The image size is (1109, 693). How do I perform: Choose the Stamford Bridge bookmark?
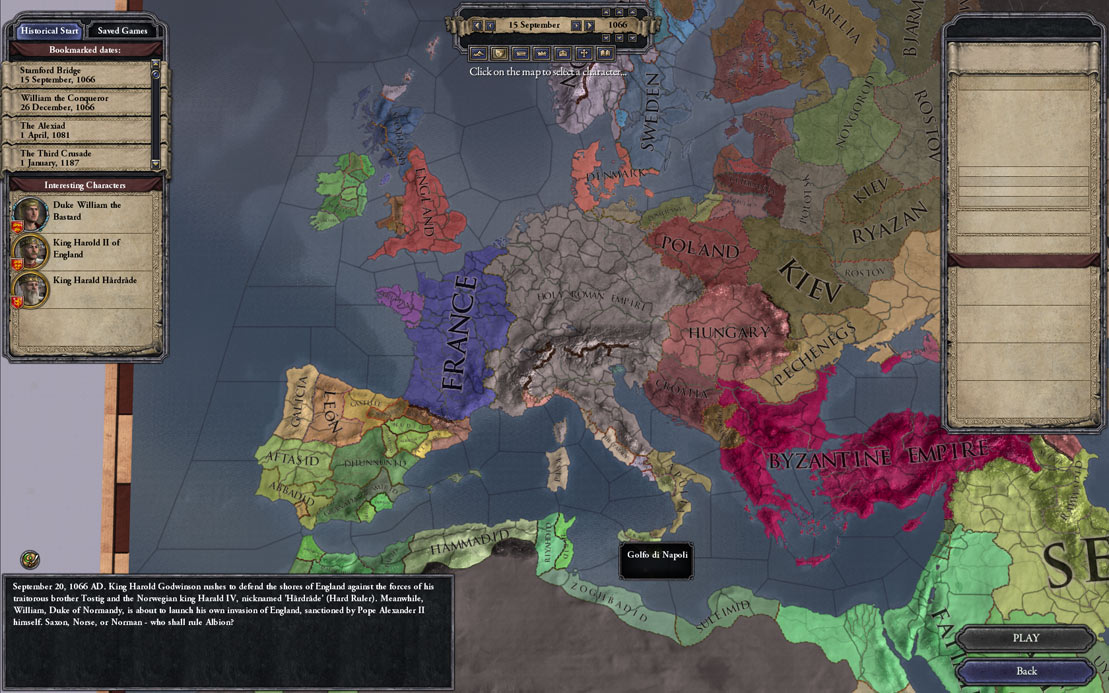78,74
